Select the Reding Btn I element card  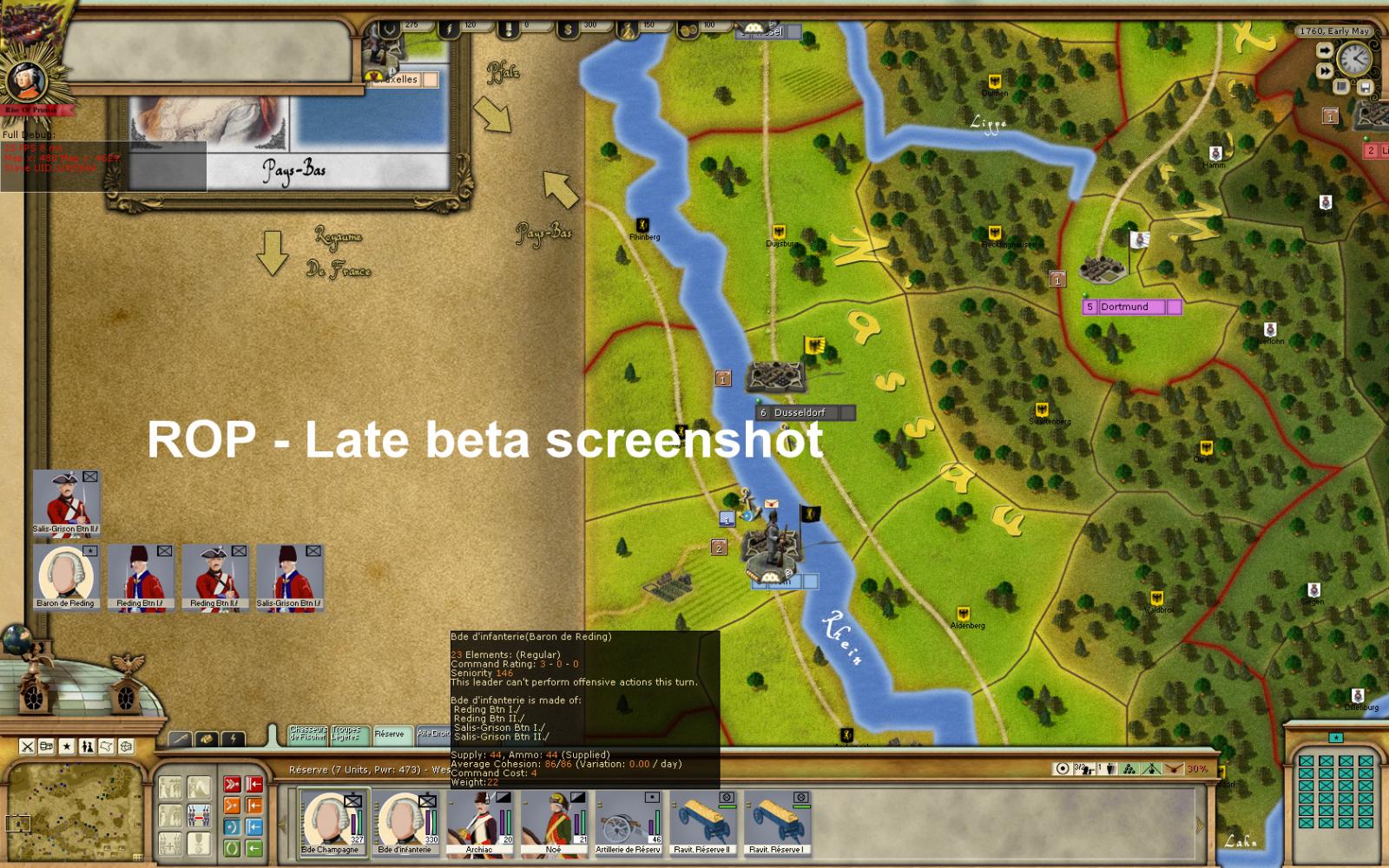[x=140, y=576]
